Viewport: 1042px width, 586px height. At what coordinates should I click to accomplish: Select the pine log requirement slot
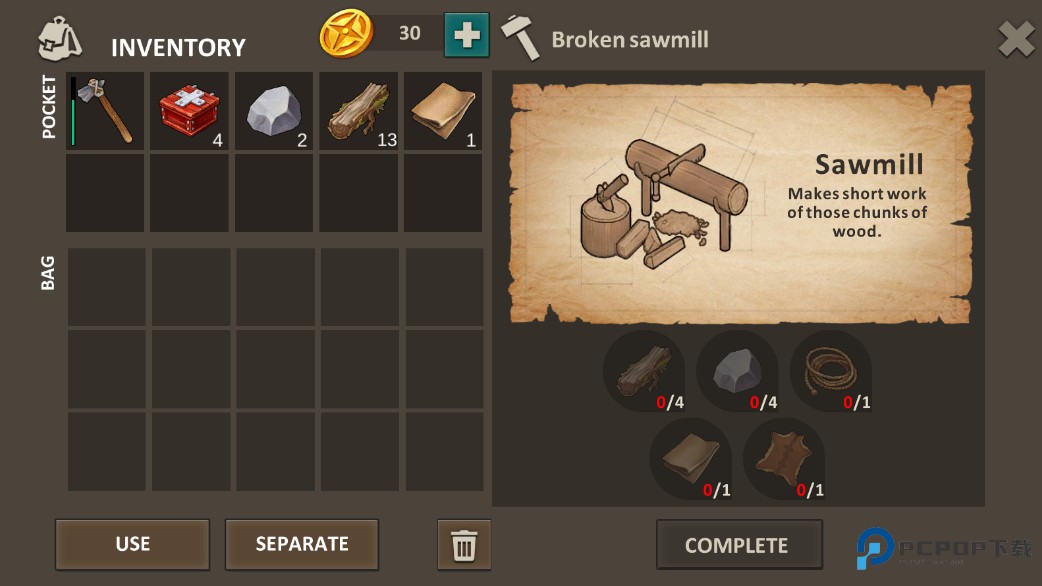[644, 371]
